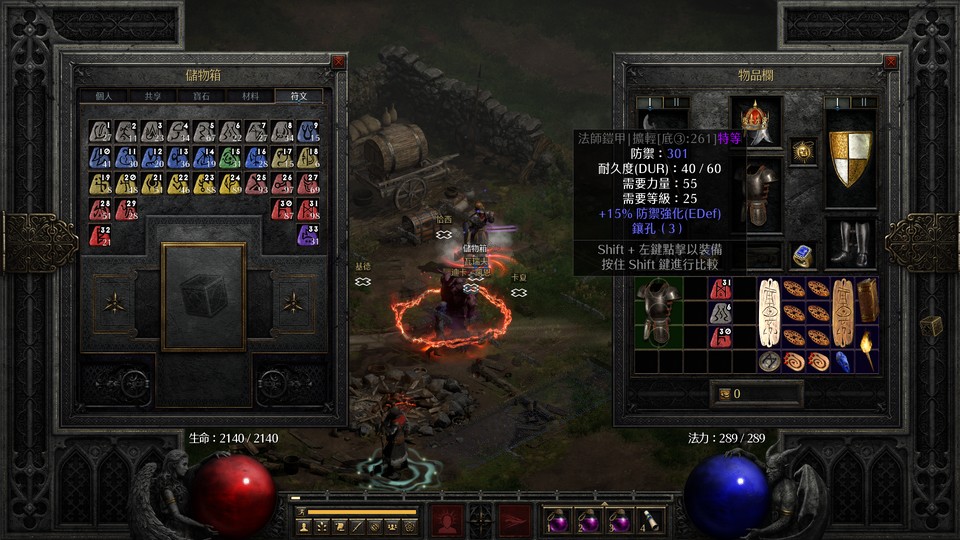Select the equipped blue gem ring
Screen dimensions: 960x540
click(802, 255)
